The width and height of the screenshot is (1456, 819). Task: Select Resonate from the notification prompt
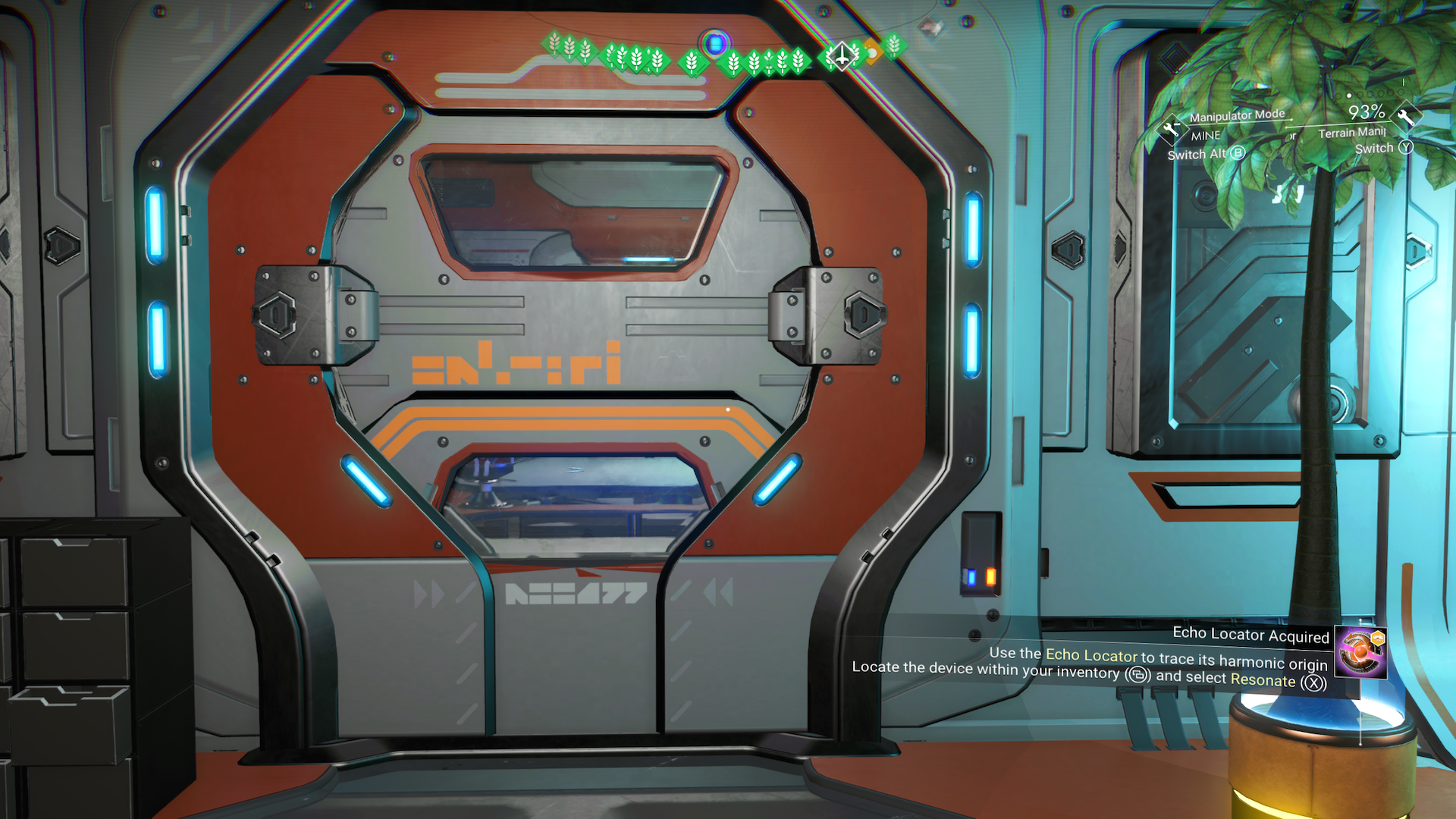click(x=1262, y=680)
